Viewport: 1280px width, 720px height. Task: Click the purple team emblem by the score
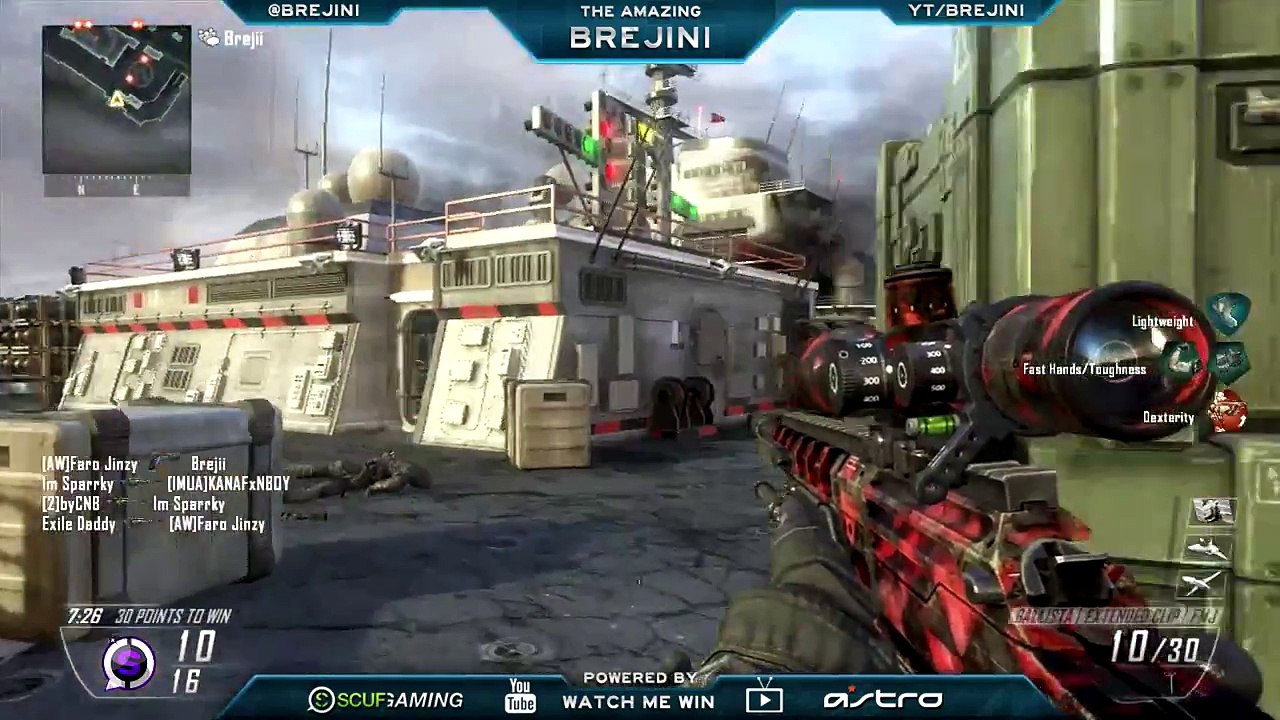coord(129,662)
